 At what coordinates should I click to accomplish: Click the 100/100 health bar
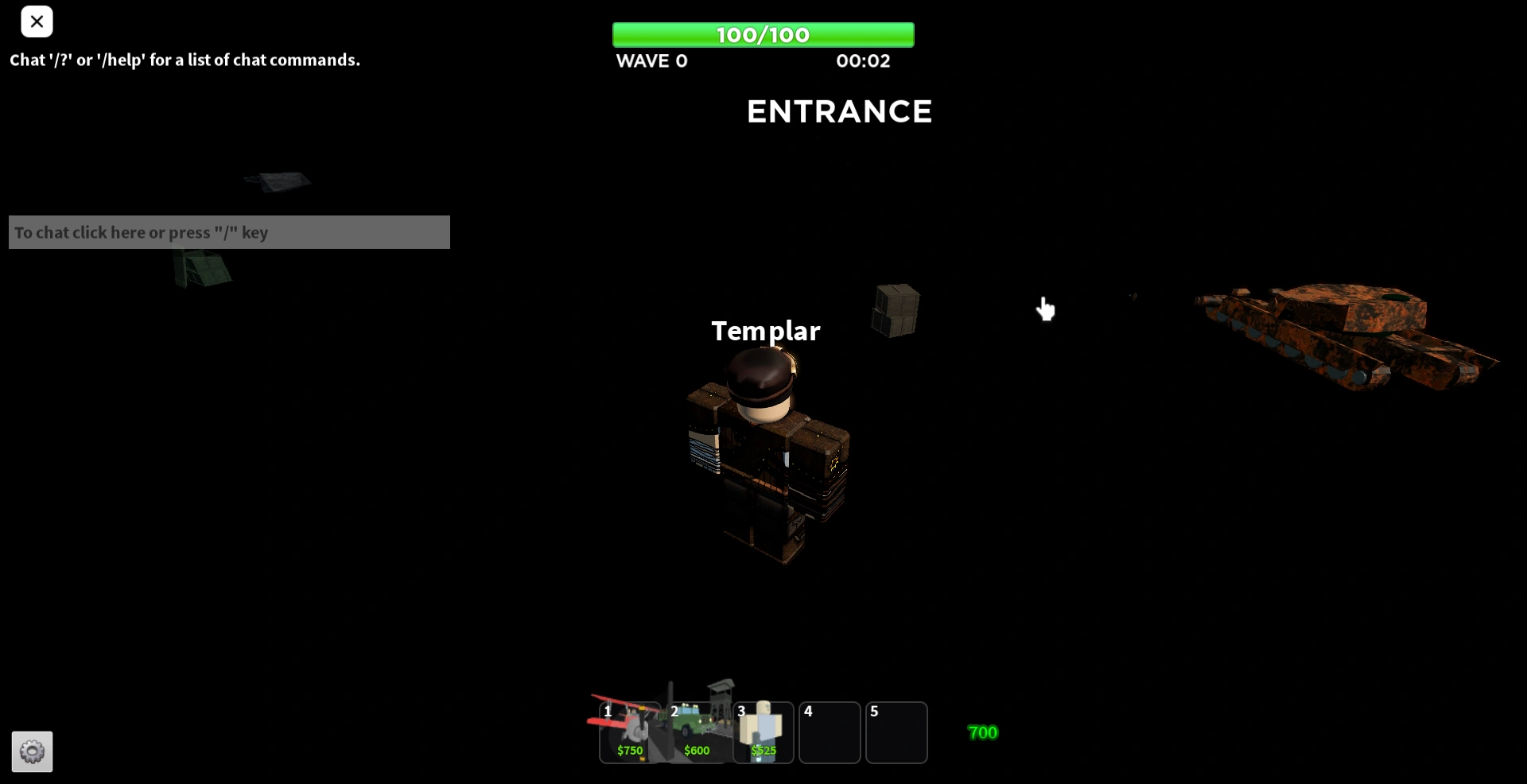[x=762, y=34]
